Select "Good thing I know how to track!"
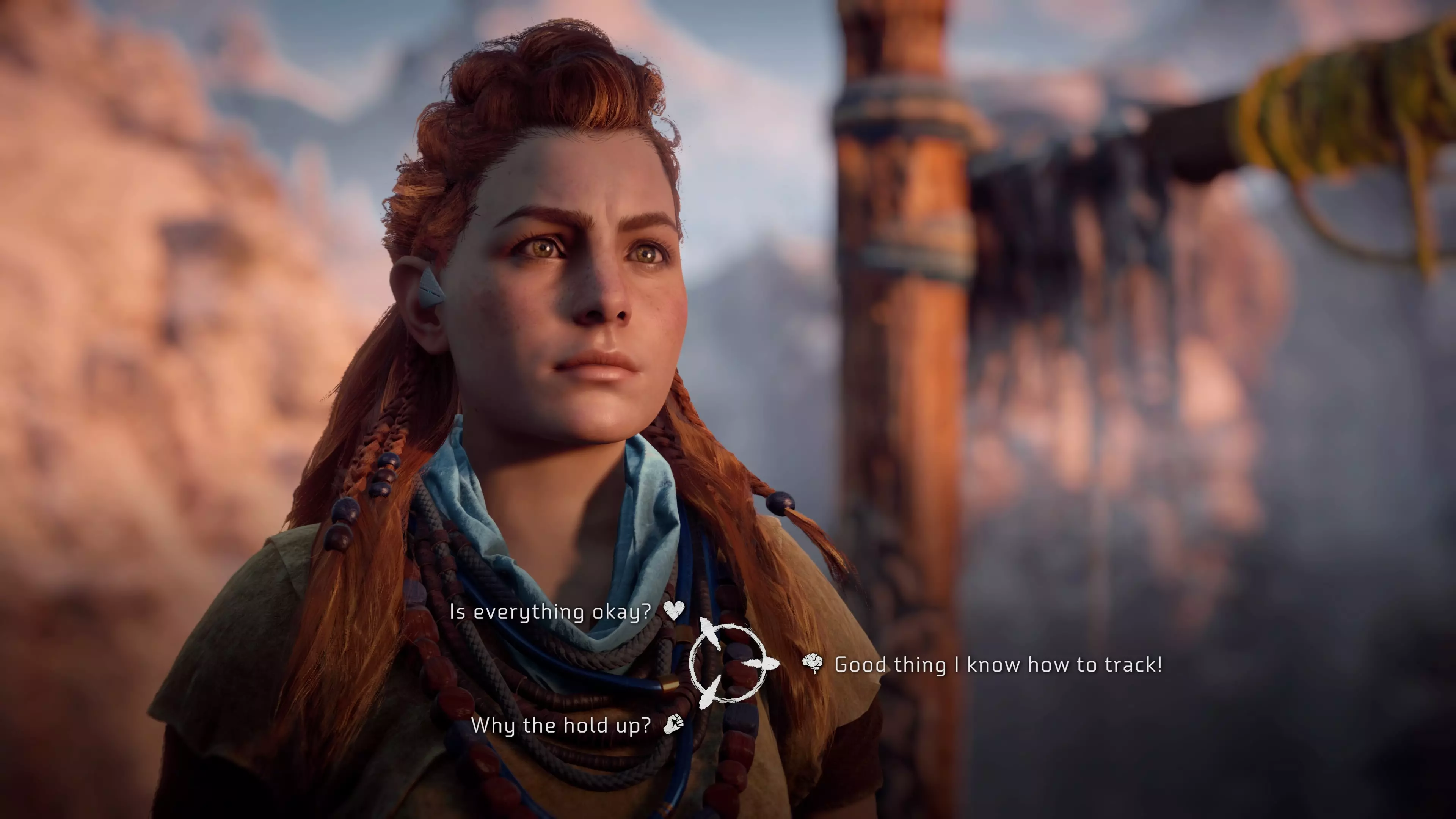 998,665
